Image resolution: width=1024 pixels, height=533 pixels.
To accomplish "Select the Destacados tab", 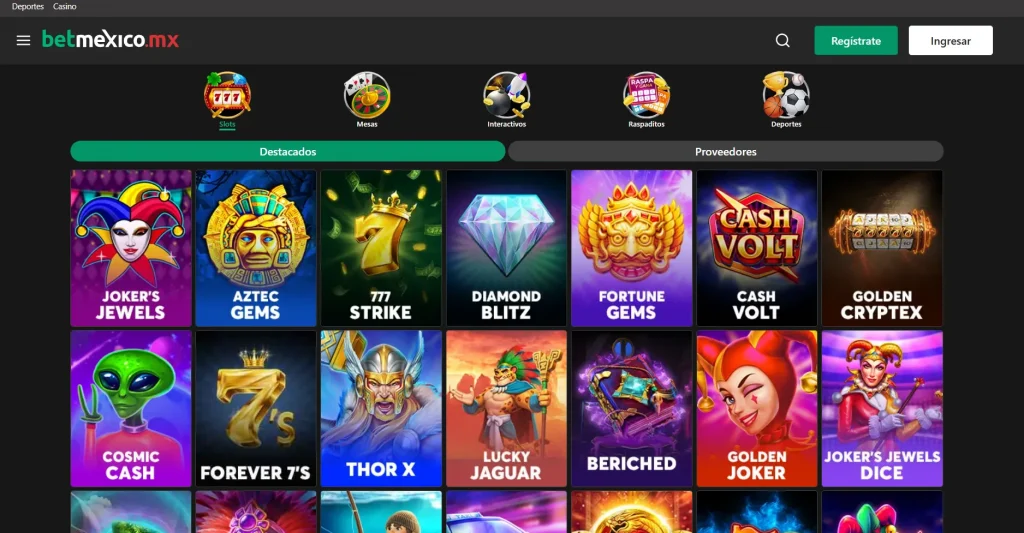I will pyautogui.click(x=287, y=152).
